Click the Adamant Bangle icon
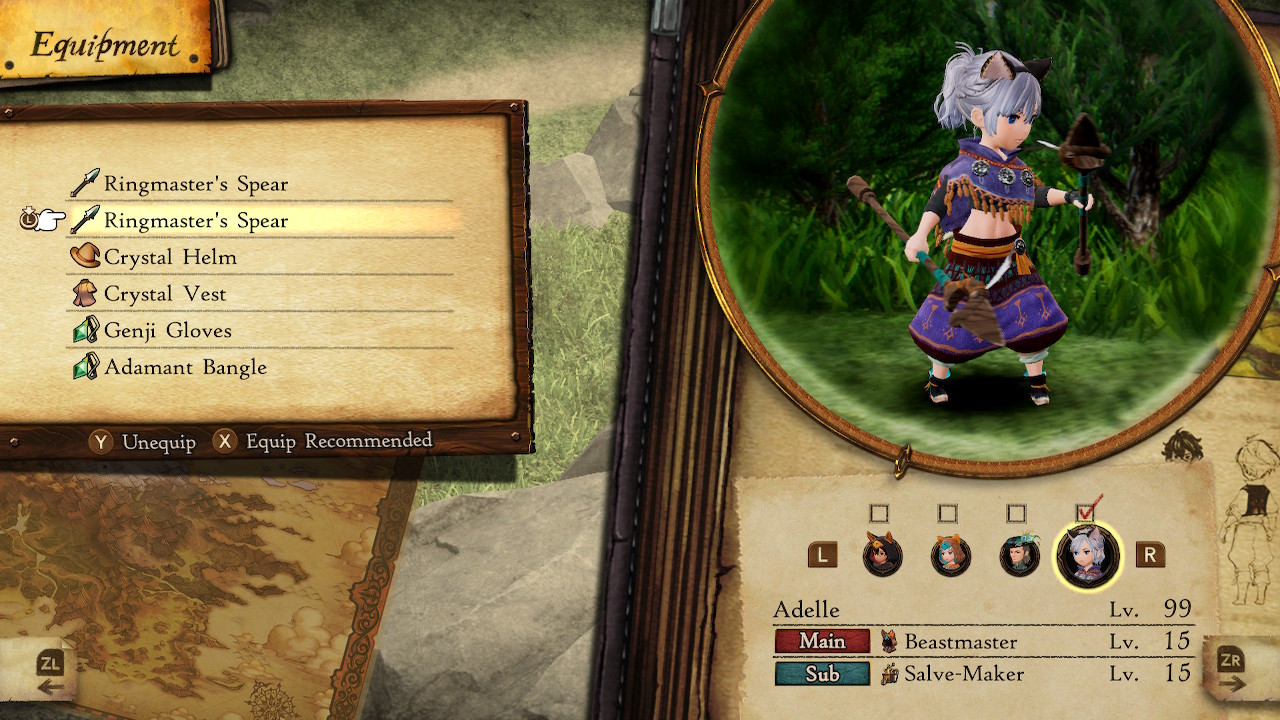The image size is (1280, 720). pyautogui.click(x=85, y=367)
